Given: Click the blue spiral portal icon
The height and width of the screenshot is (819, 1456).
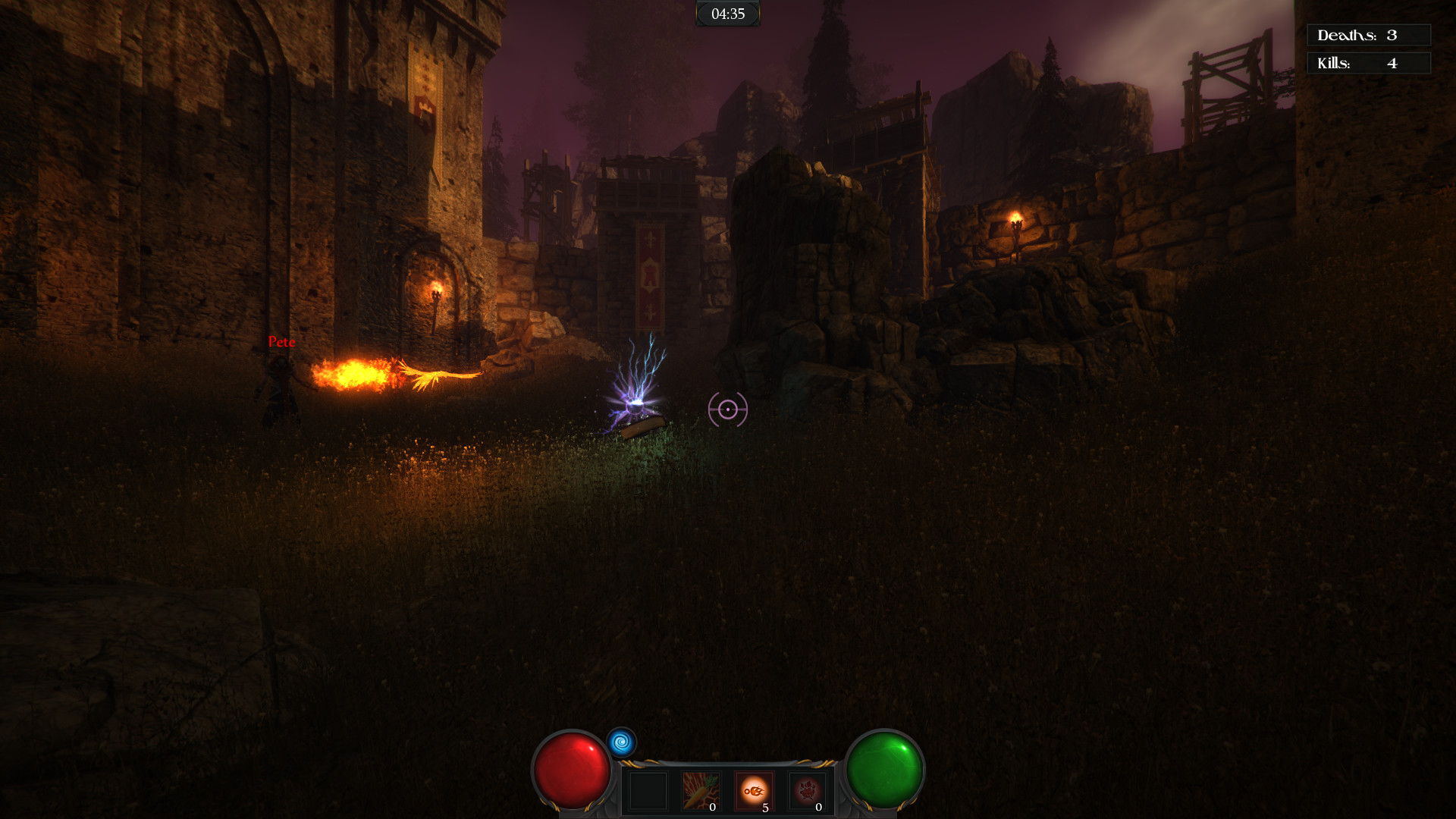Looking at the screenshot, I should point(621,742).
